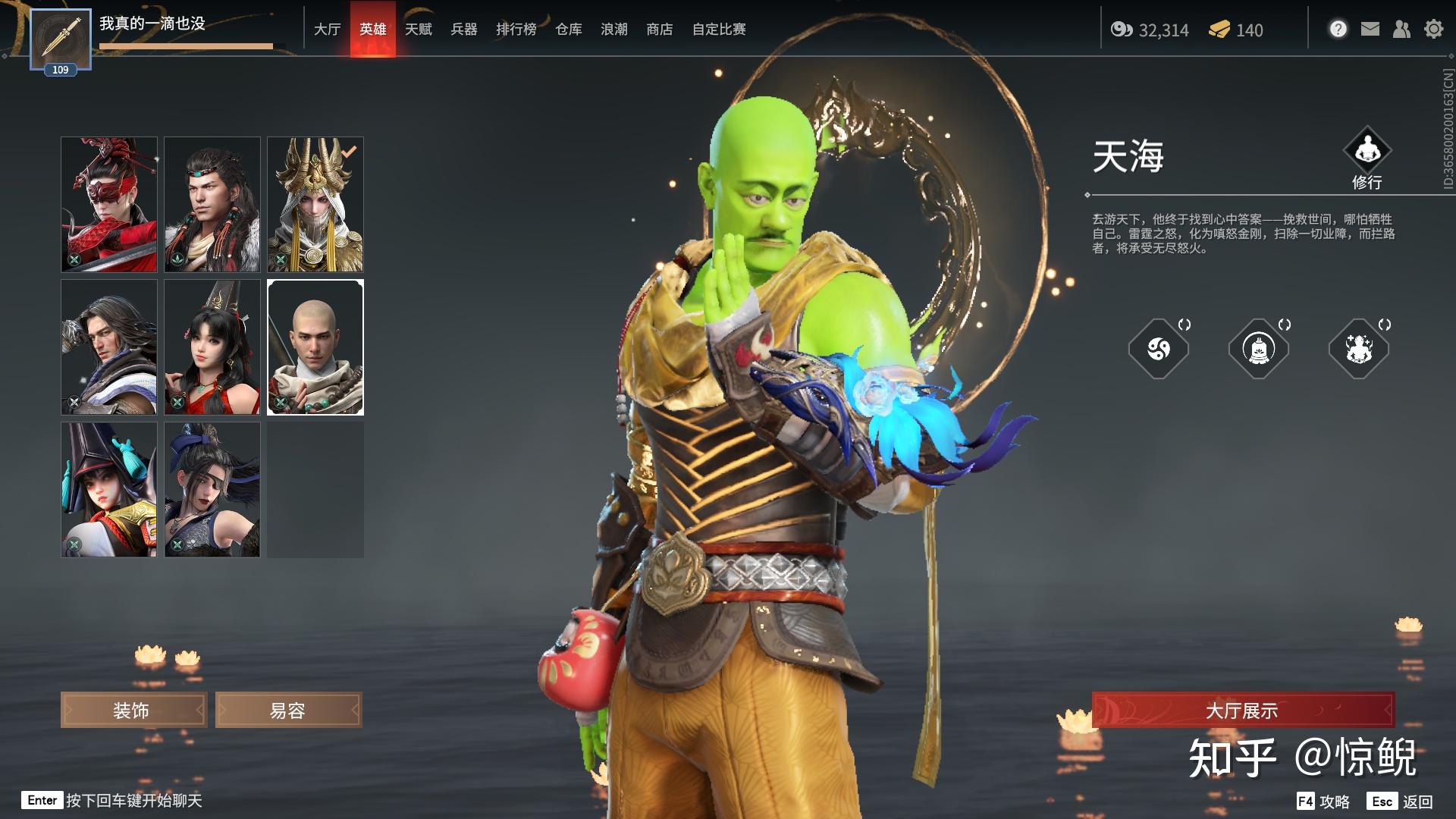The height and width of the screenshot is (819, 1456).
Task: Open the 大厅 lobby tab
Action: tap(327, 30)
